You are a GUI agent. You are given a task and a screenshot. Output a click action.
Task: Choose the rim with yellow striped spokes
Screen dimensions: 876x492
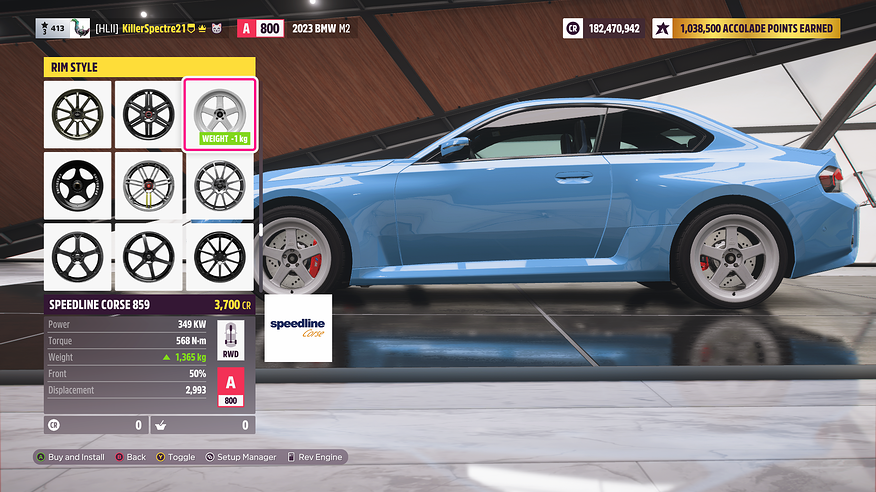pyautogui.click(x=148, y=185)
